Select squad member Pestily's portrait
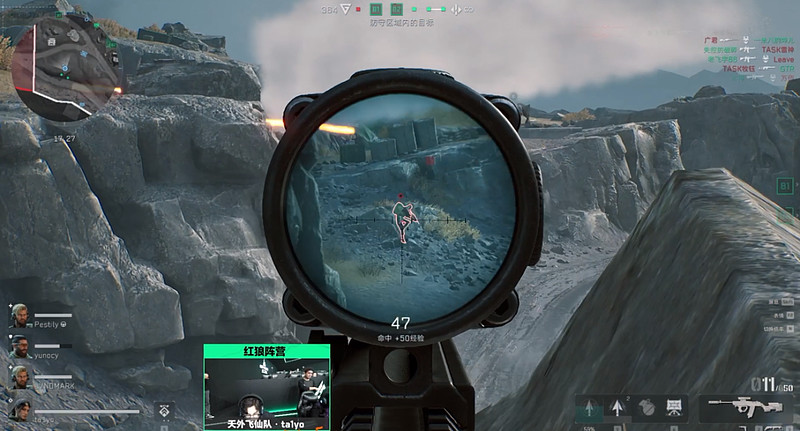 (x=19, y=316)
